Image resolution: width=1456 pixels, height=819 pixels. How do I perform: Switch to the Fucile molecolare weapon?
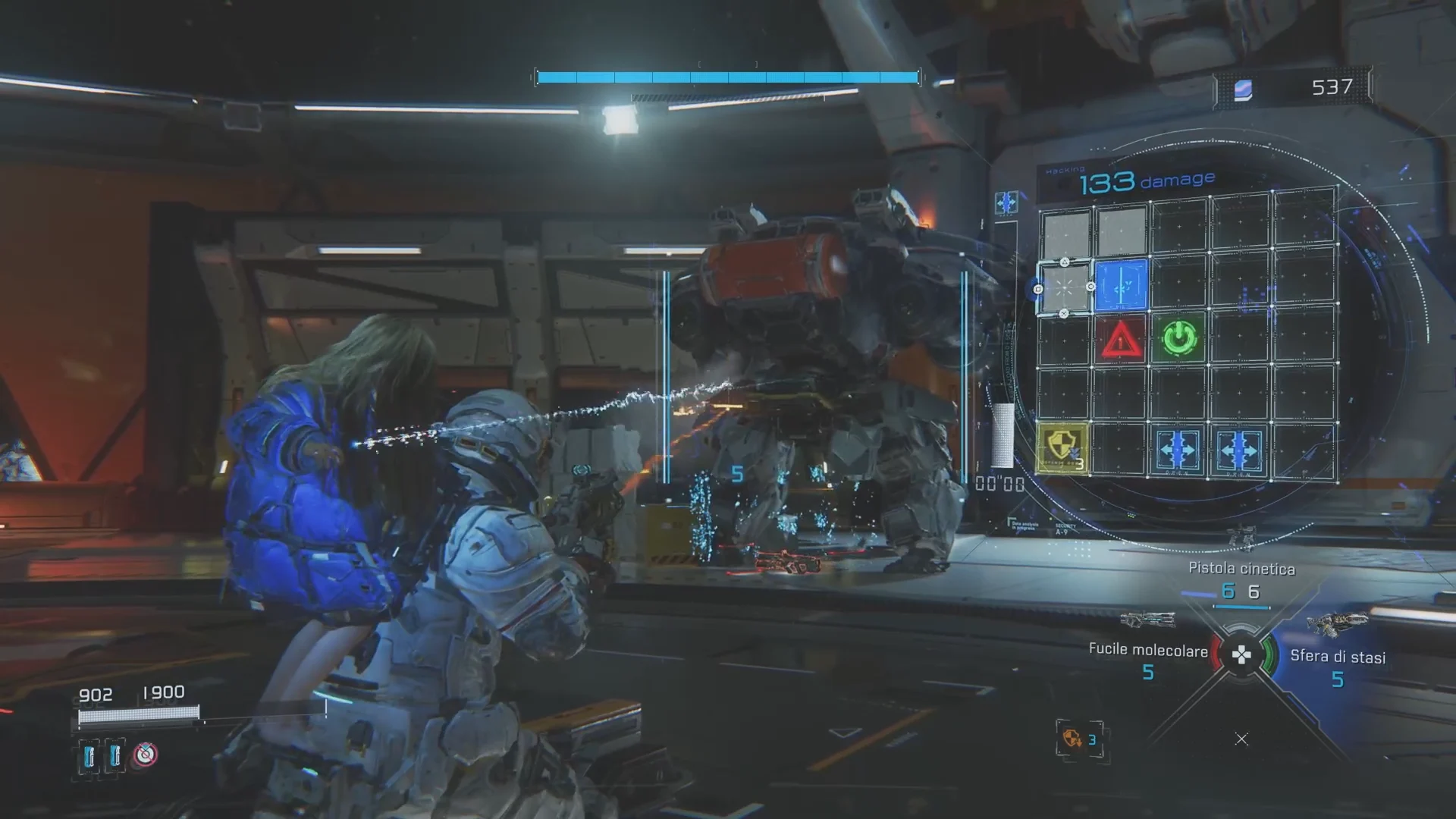point(1147,649)
